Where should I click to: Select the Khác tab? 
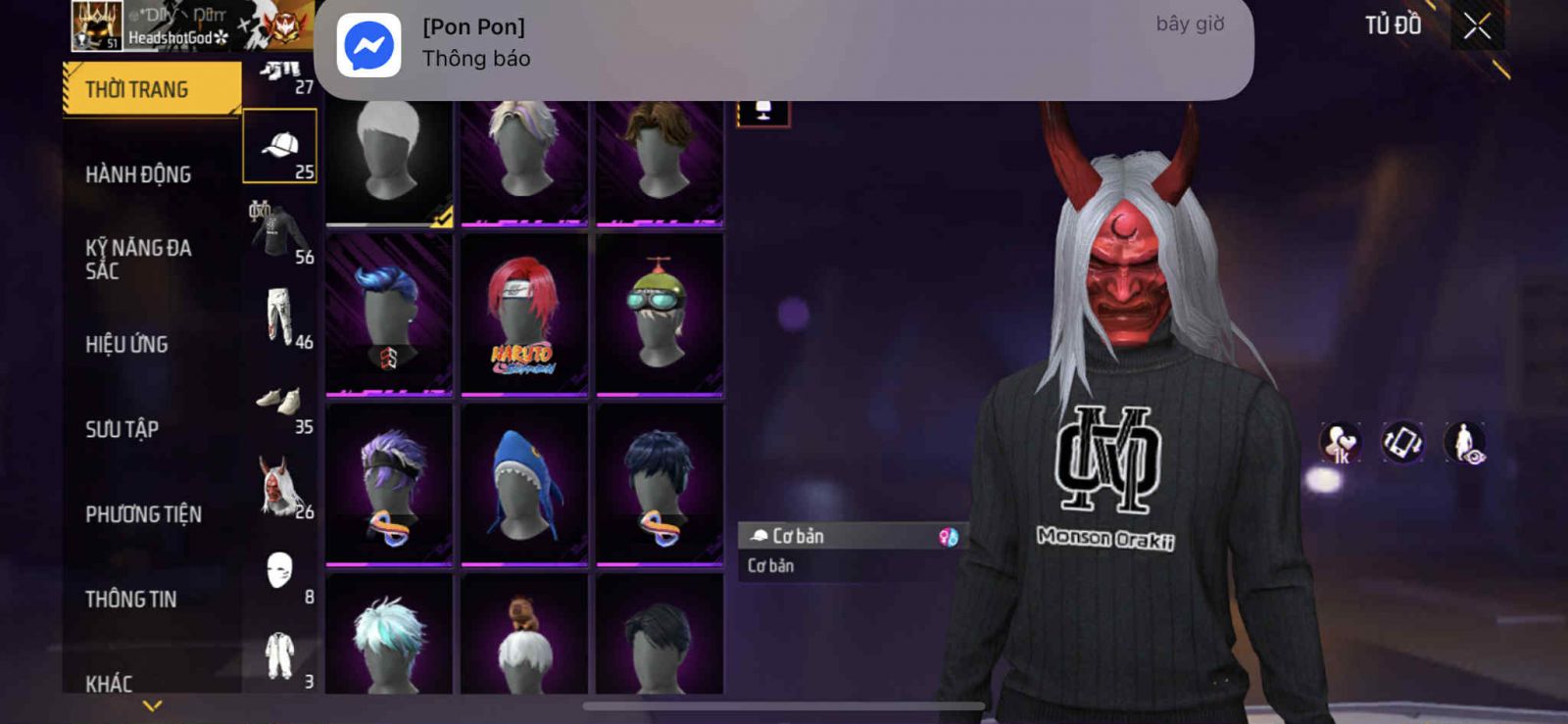click(x=109, y=683)
